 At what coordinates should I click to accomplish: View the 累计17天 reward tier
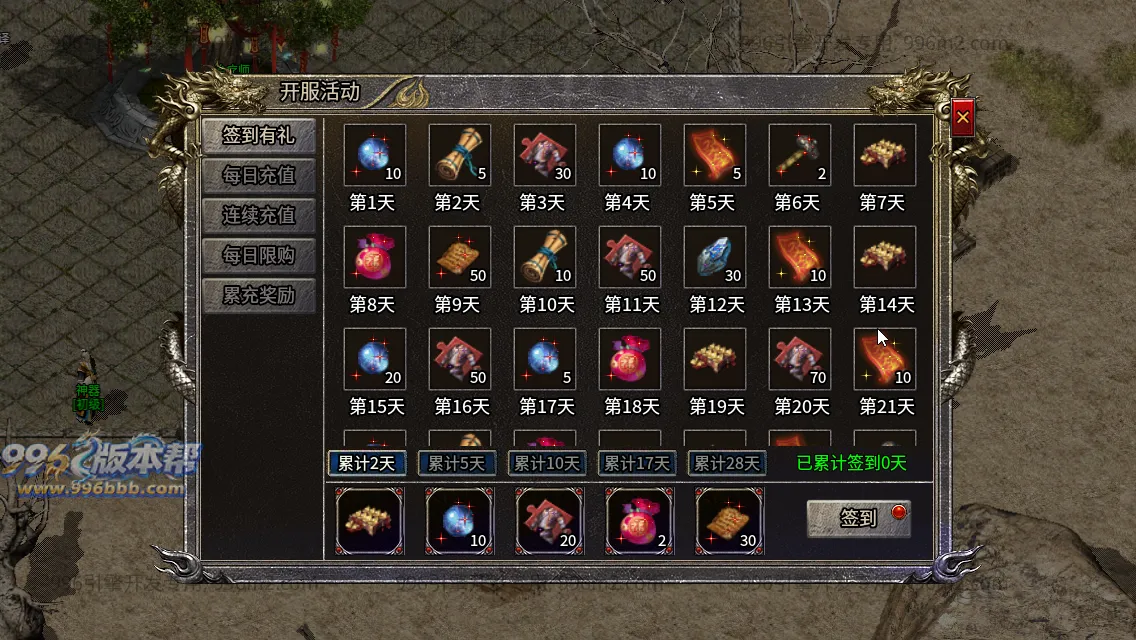pos(637,463)
